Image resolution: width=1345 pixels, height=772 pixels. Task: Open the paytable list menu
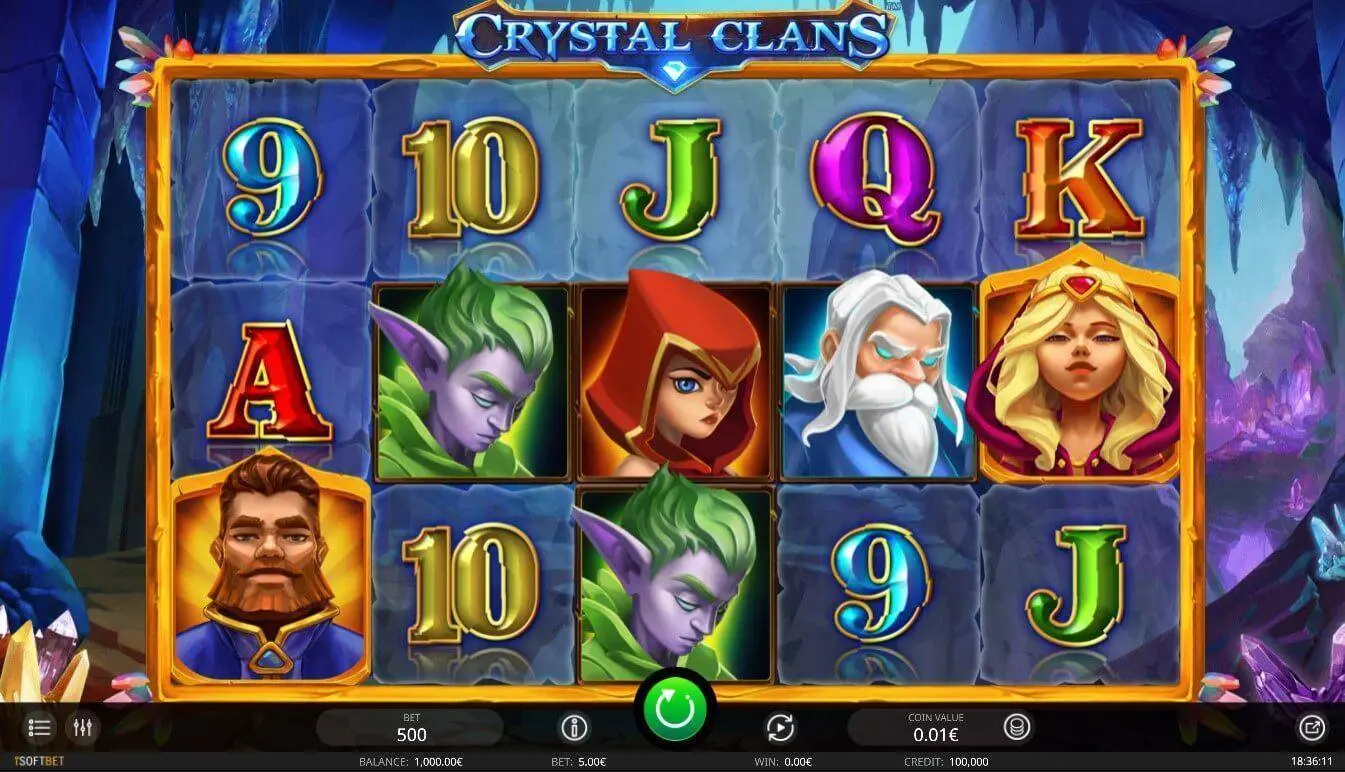point(40,728)
